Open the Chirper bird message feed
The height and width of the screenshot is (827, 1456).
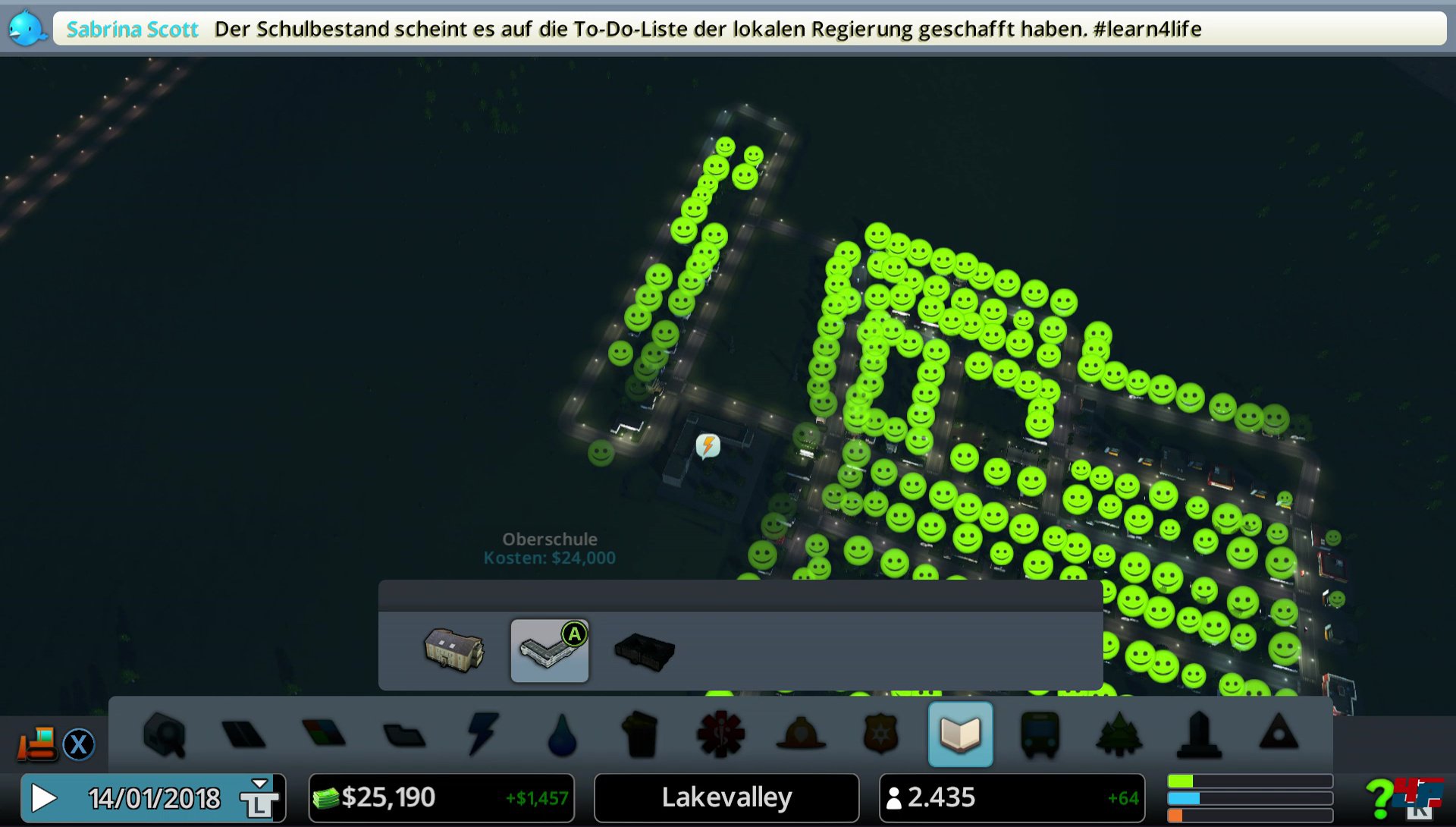tap(27, 27)
